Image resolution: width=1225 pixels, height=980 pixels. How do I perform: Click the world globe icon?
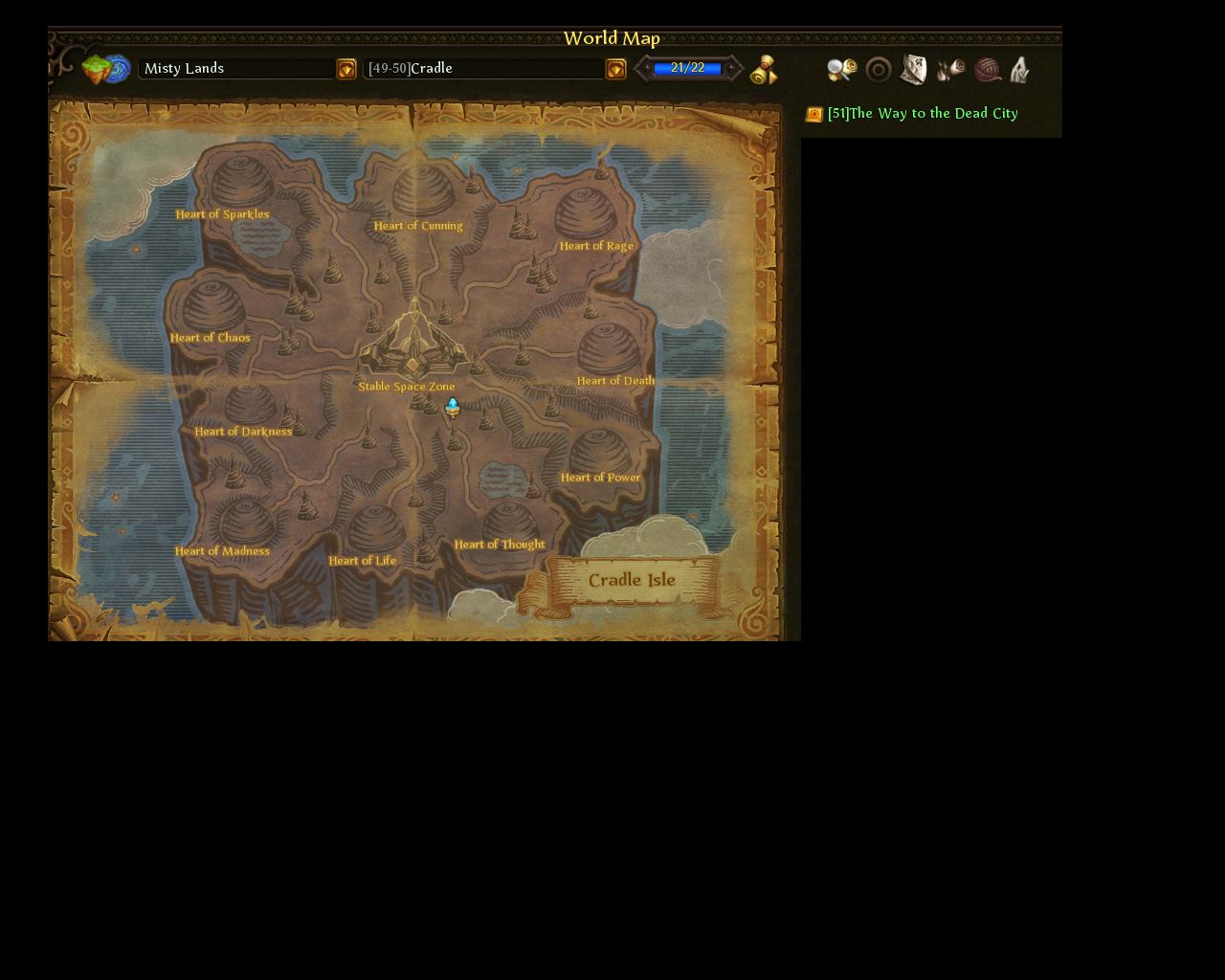[106, 69]
